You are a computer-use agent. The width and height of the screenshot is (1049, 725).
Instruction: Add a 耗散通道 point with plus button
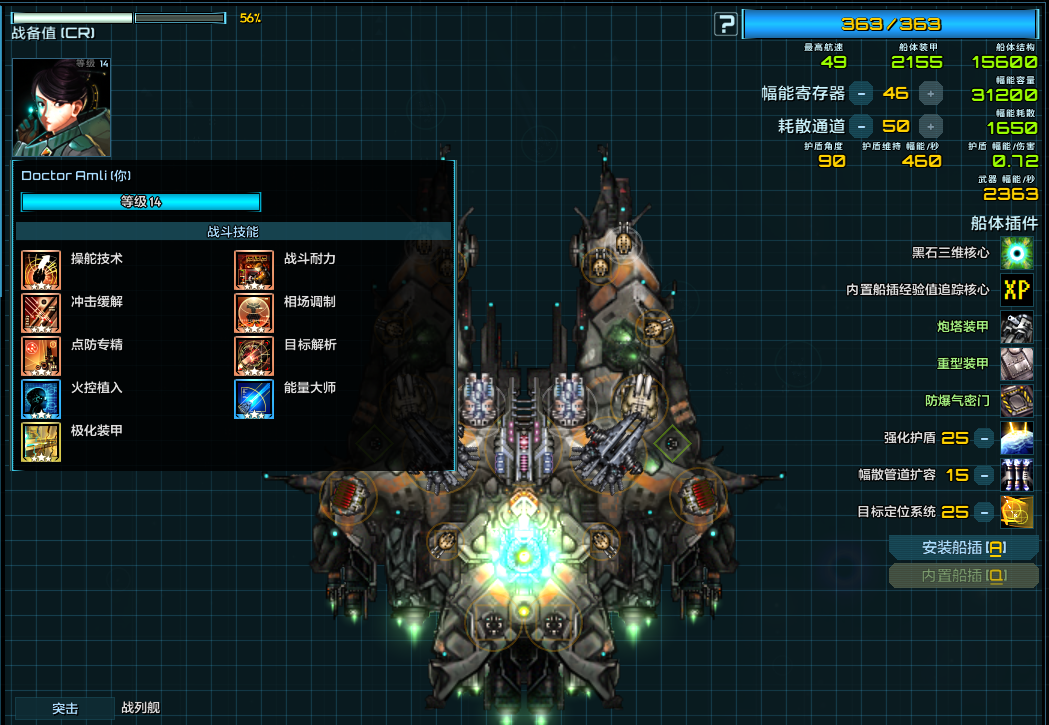pos(931,126)
